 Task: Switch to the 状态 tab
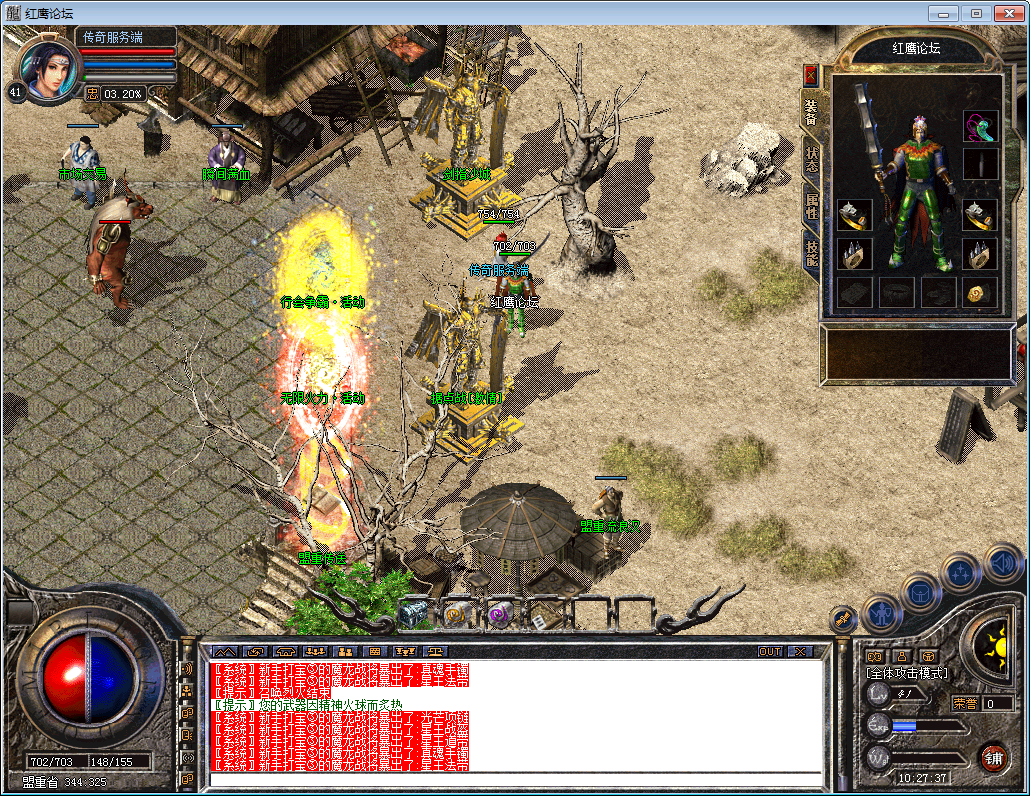(811, 160)
